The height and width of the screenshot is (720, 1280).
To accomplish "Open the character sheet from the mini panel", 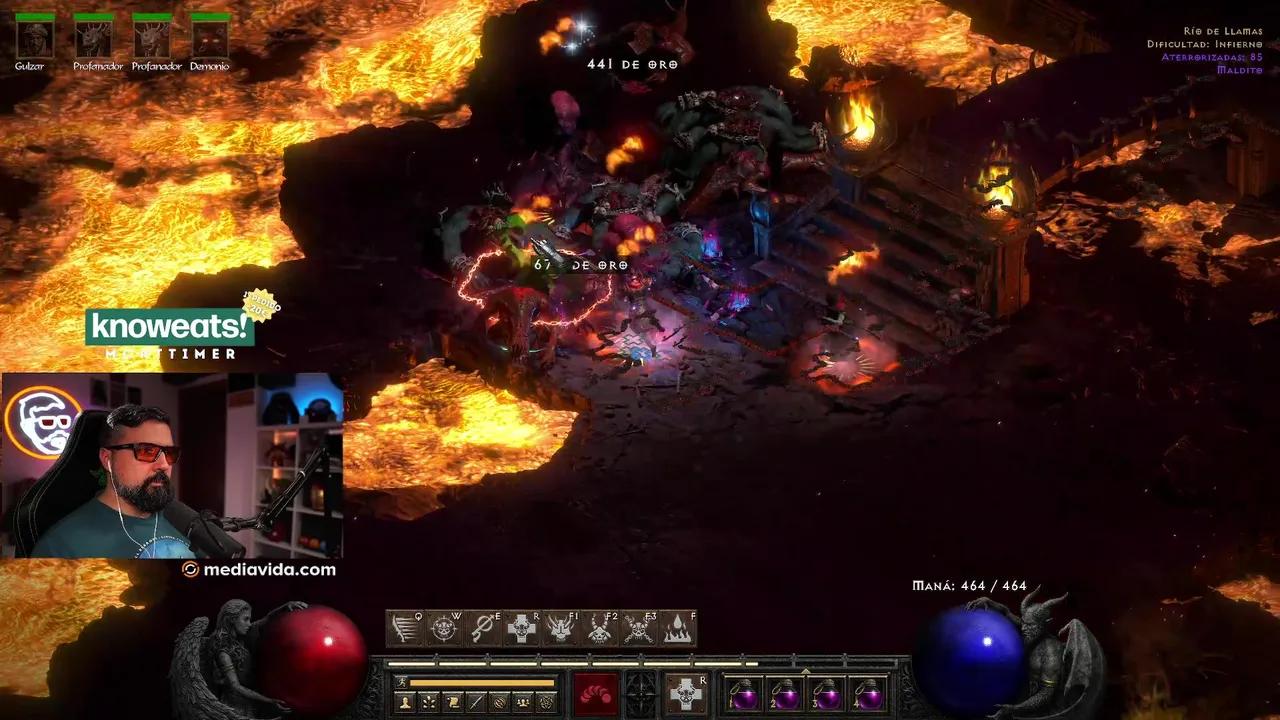I will point(406,703).
